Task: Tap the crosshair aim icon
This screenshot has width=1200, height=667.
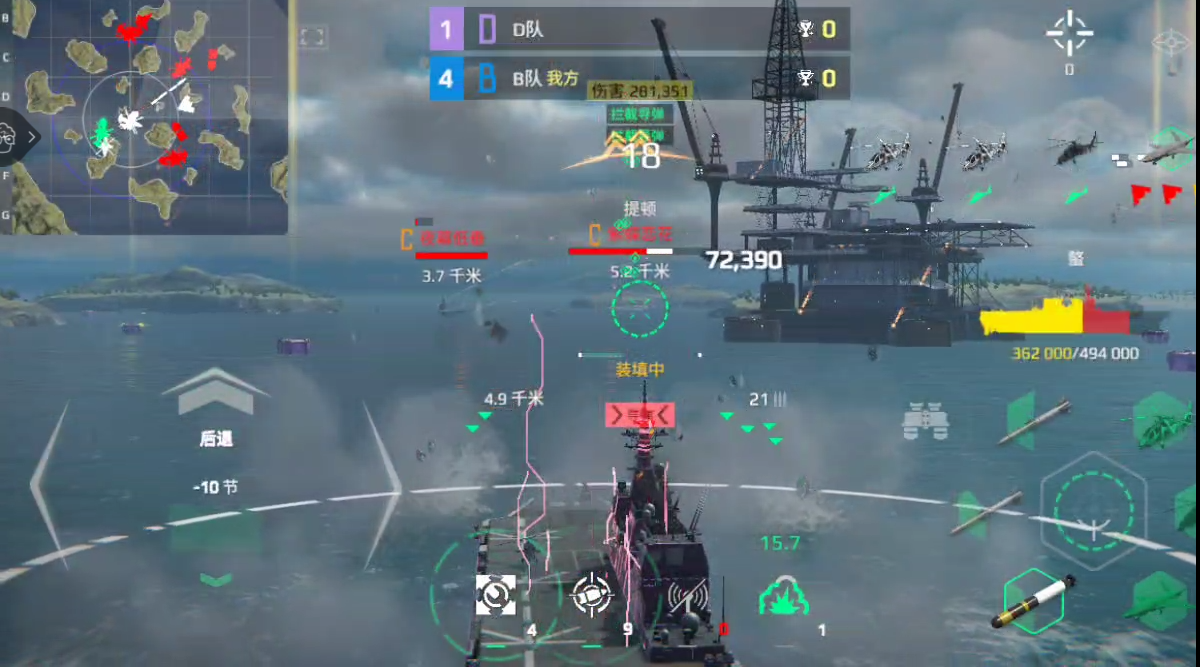Action: (1069, 34)
